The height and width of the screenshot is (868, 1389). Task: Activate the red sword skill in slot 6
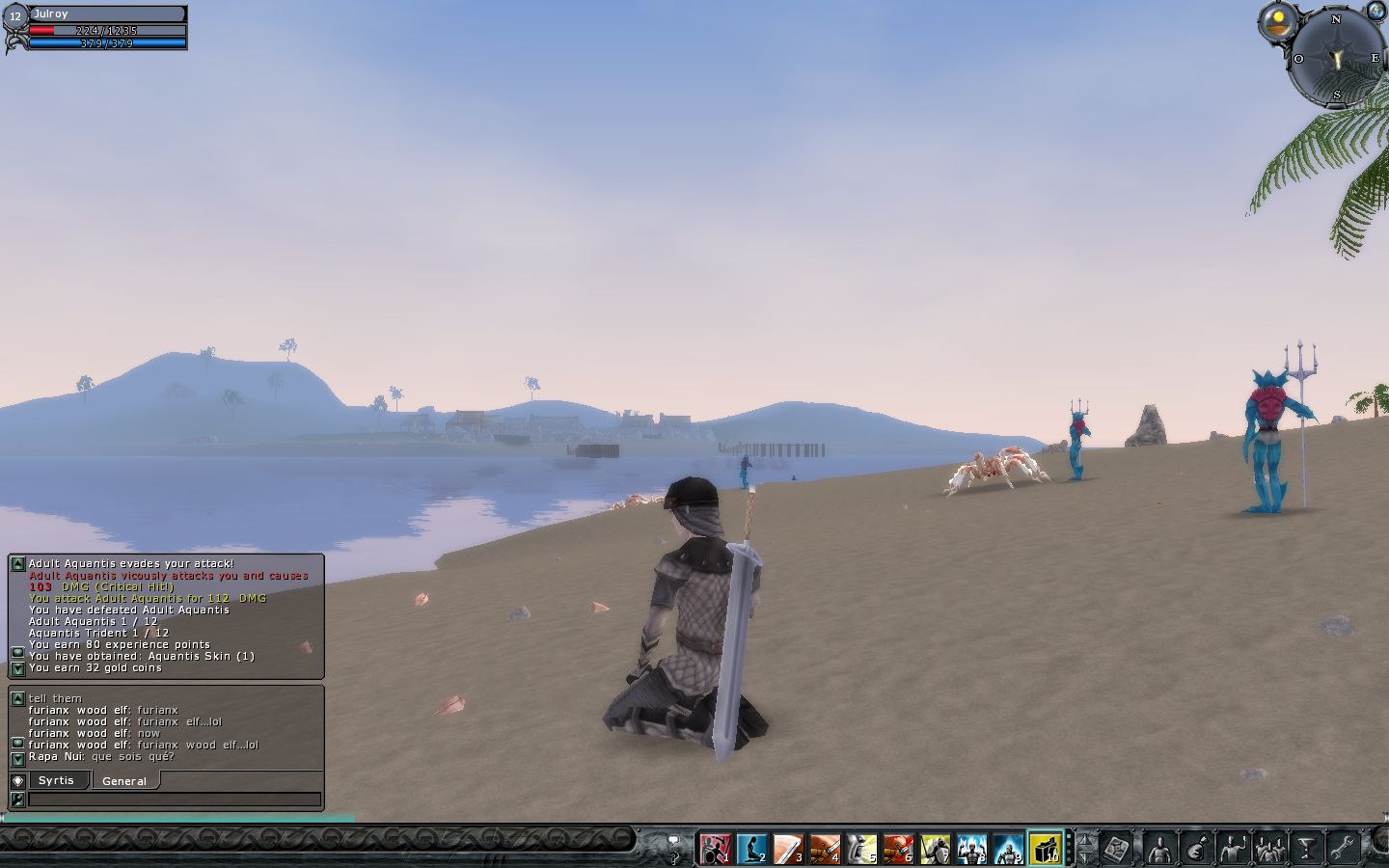point(898,849)
